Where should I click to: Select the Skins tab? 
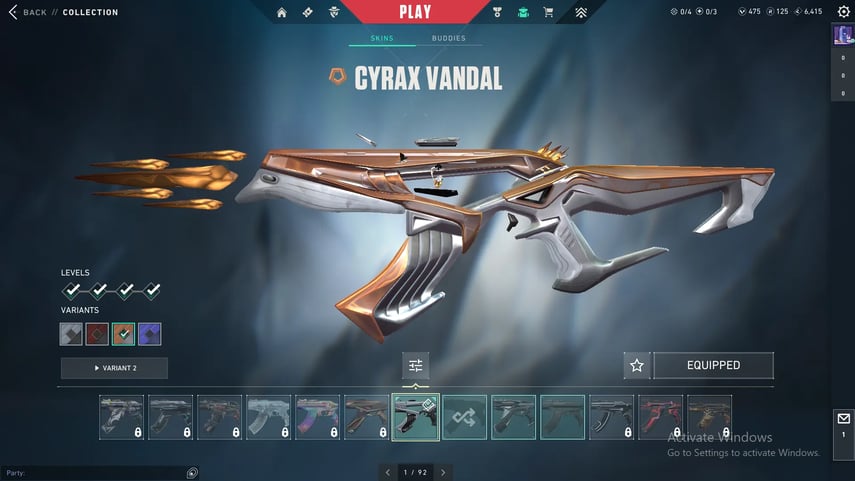[x=382, y=39]
